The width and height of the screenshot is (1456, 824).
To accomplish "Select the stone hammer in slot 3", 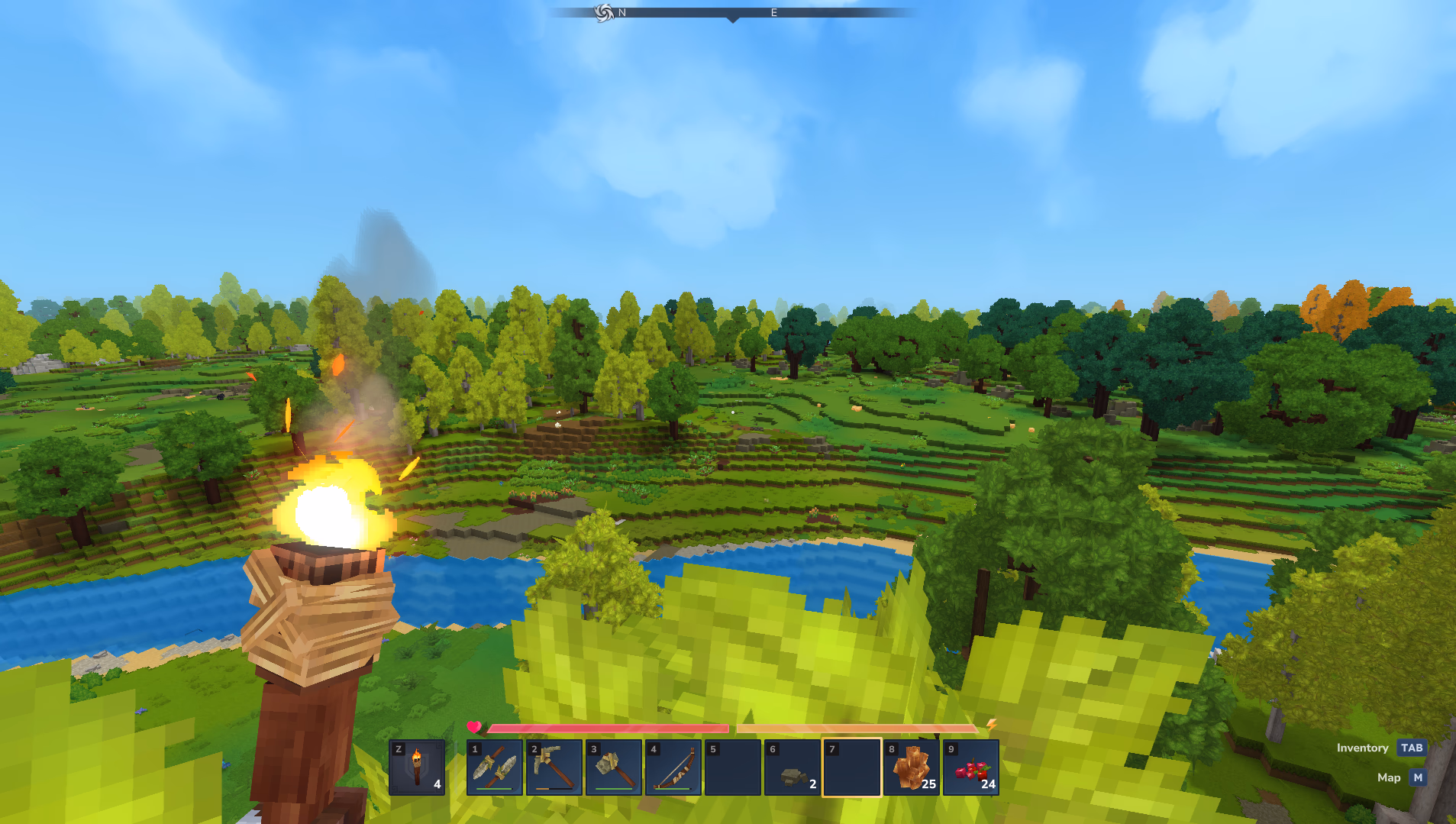I will pos(613,767).
